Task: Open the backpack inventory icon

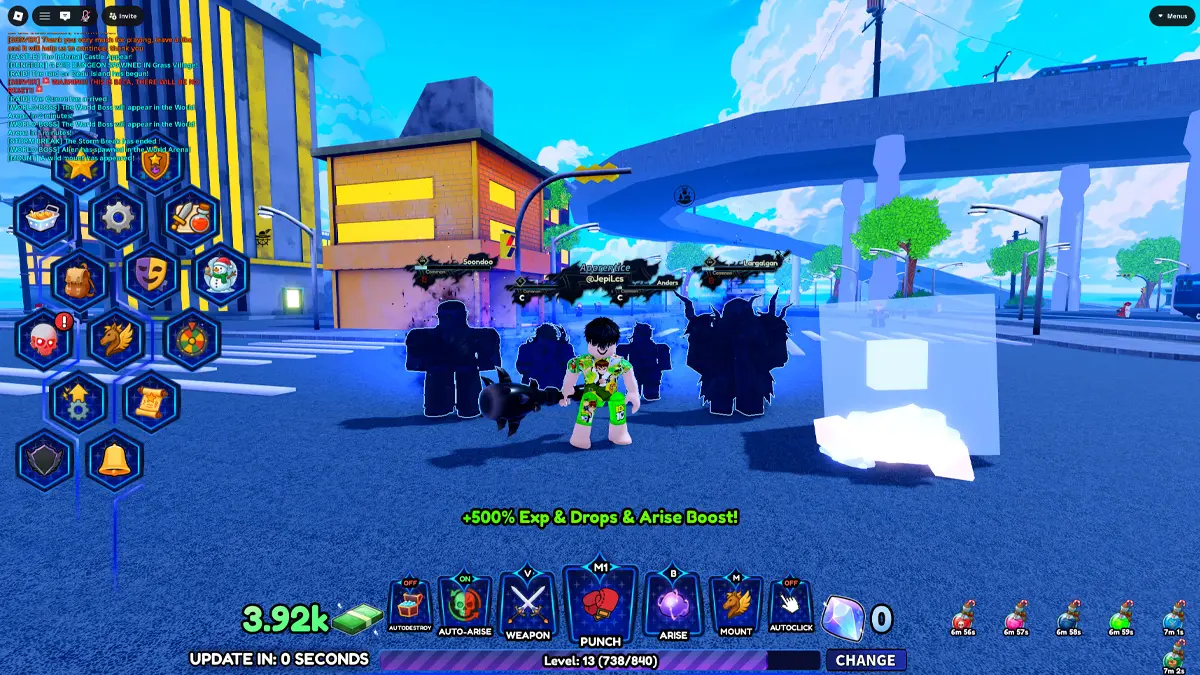Action: (80, 278)
